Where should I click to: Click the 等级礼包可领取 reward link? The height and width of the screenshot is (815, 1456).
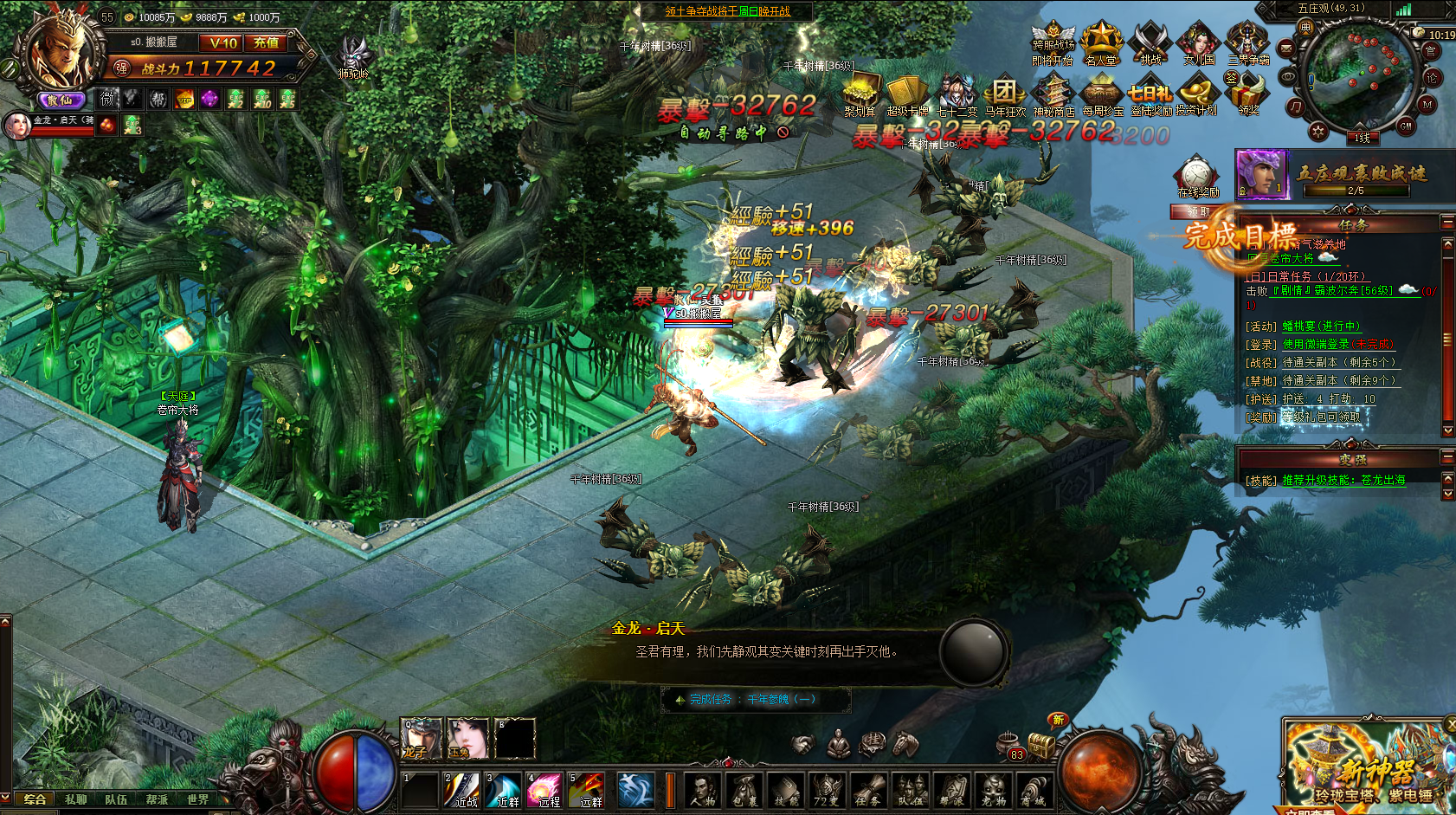1321,417
